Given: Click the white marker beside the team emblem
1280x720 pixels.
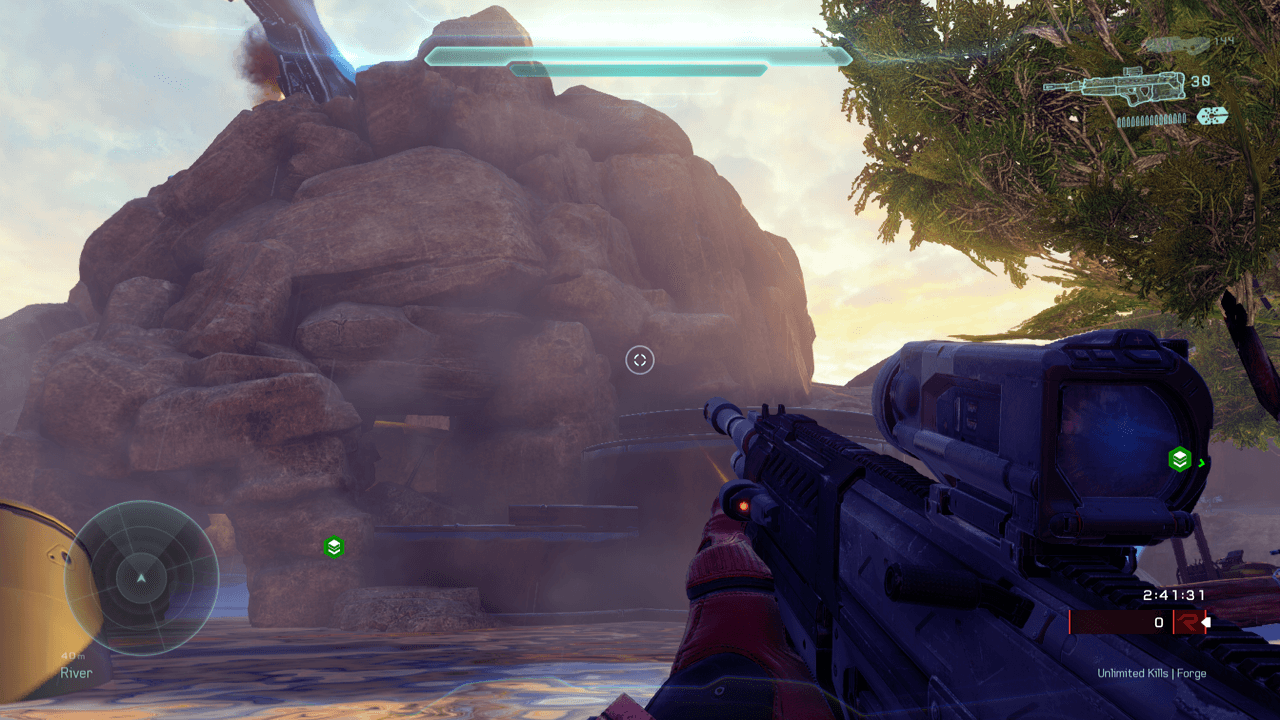Looking at the screenshot, I should pos(1206,621).
